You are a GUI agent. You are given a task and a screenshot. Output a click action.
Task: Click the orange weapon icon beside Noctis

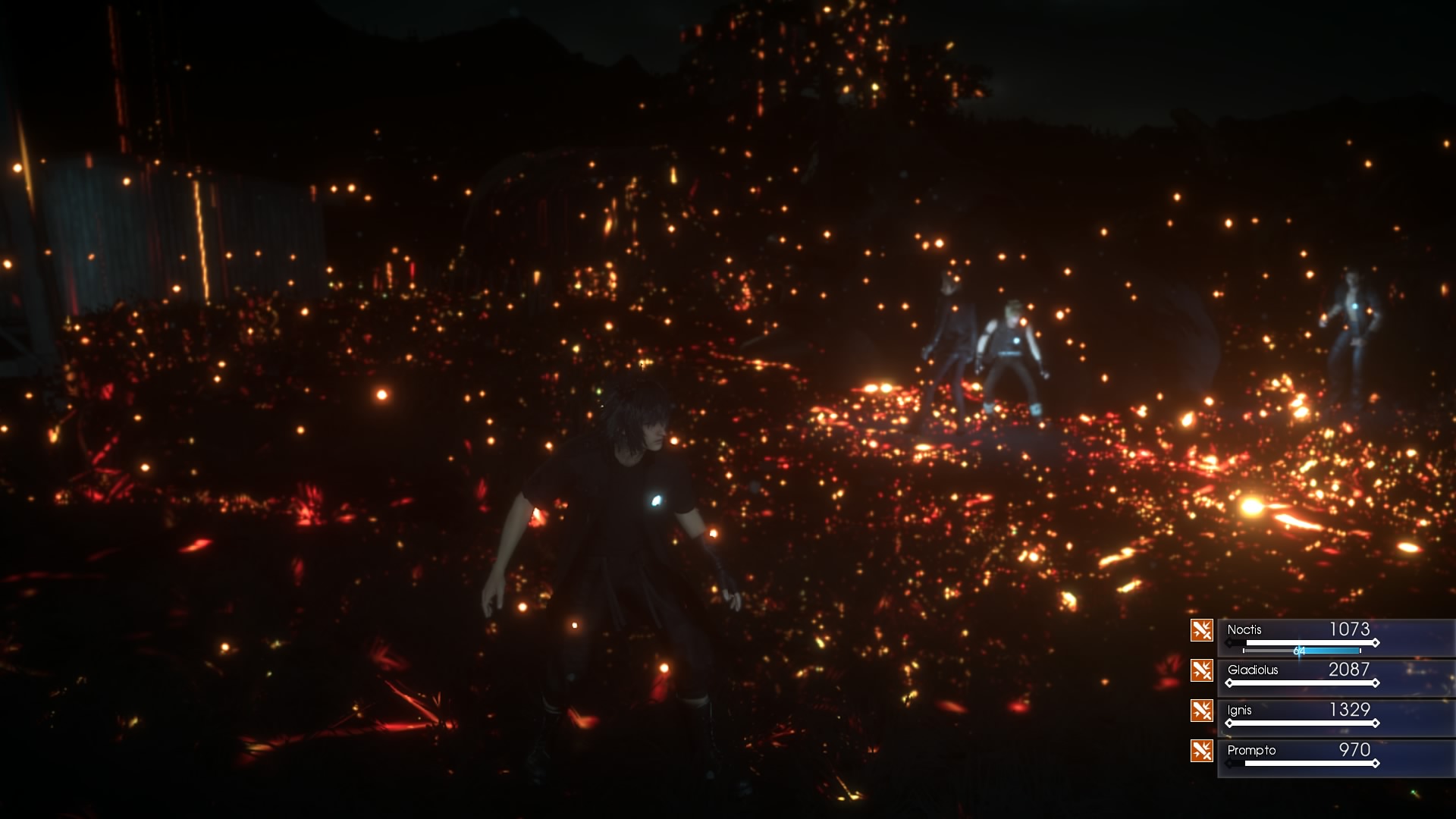pos(1202,630)
